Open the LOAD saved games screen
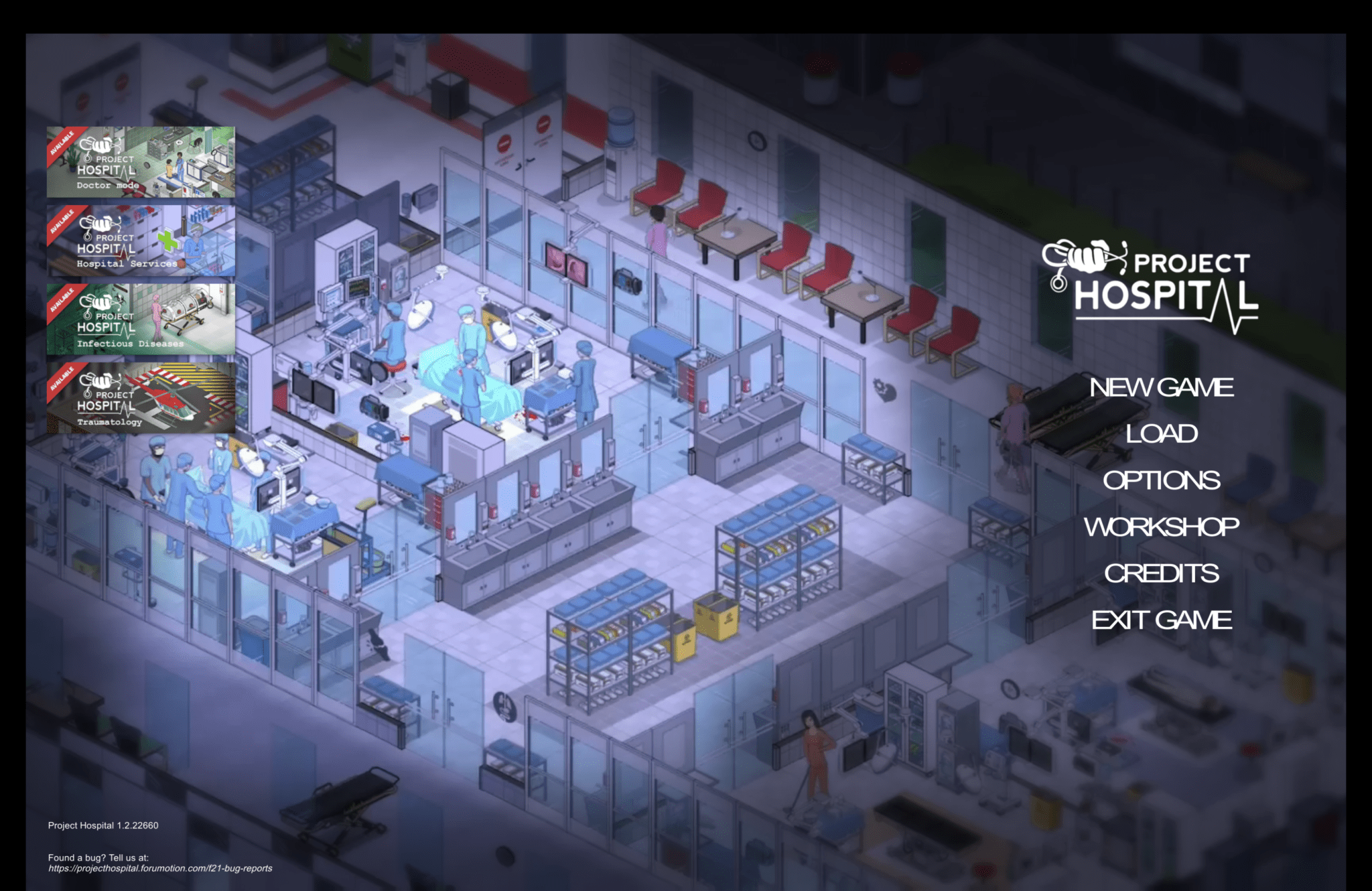This screenshot has height=891, width=1372. [x=1162, y=433]
